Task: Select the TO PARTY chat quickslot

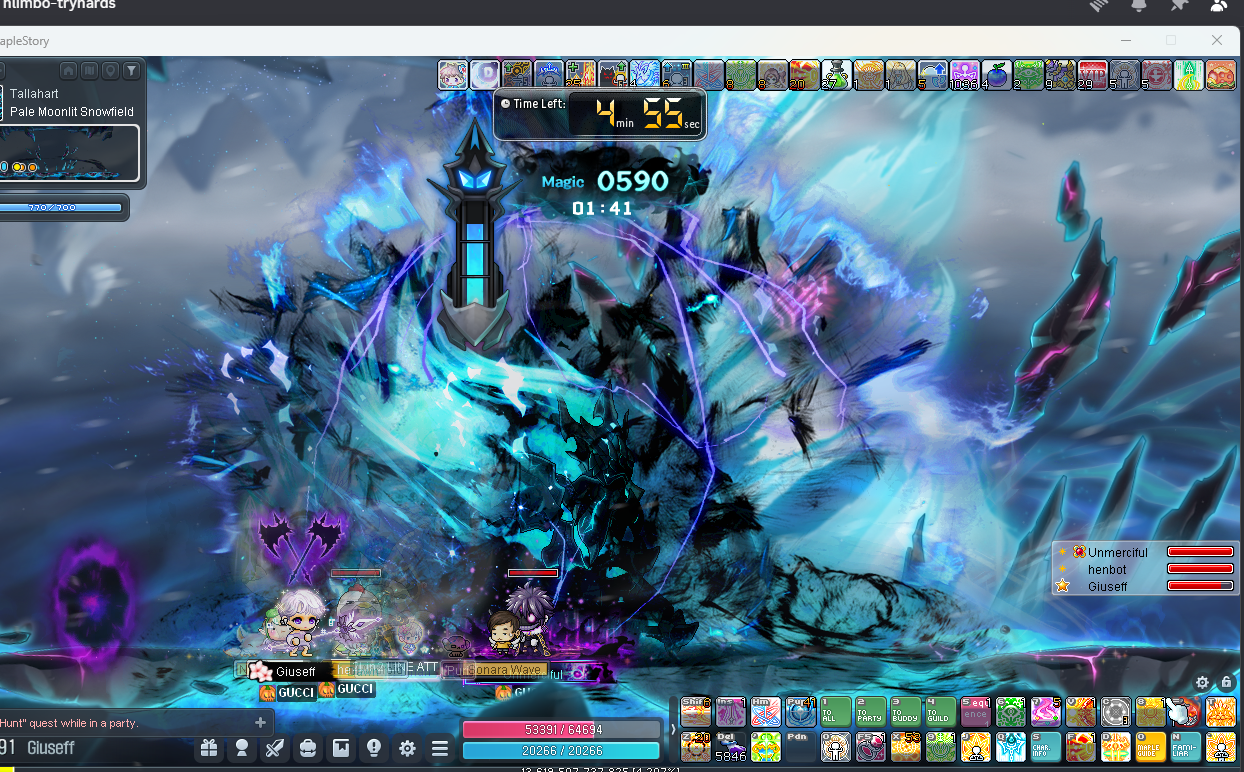Action: point(871,712)
